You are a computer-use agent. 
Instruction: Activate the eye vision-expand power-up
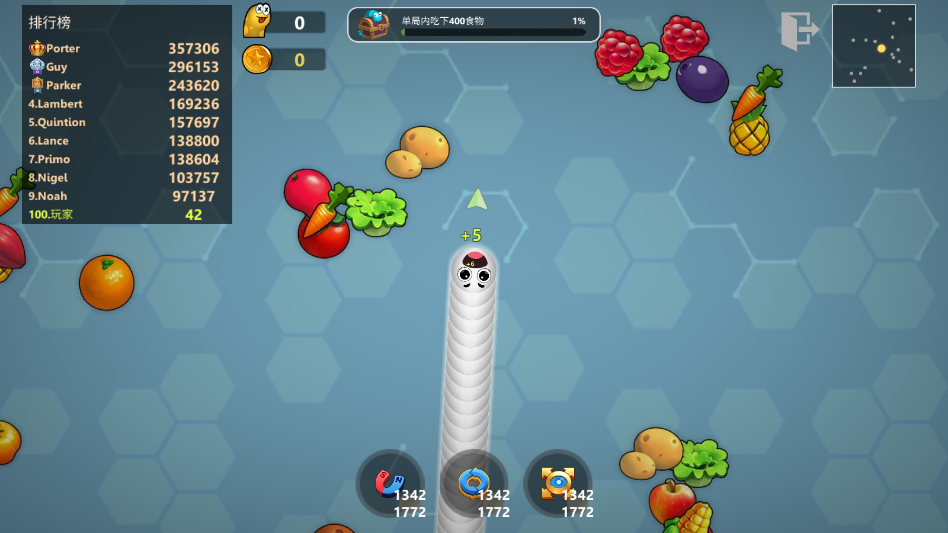558,483
